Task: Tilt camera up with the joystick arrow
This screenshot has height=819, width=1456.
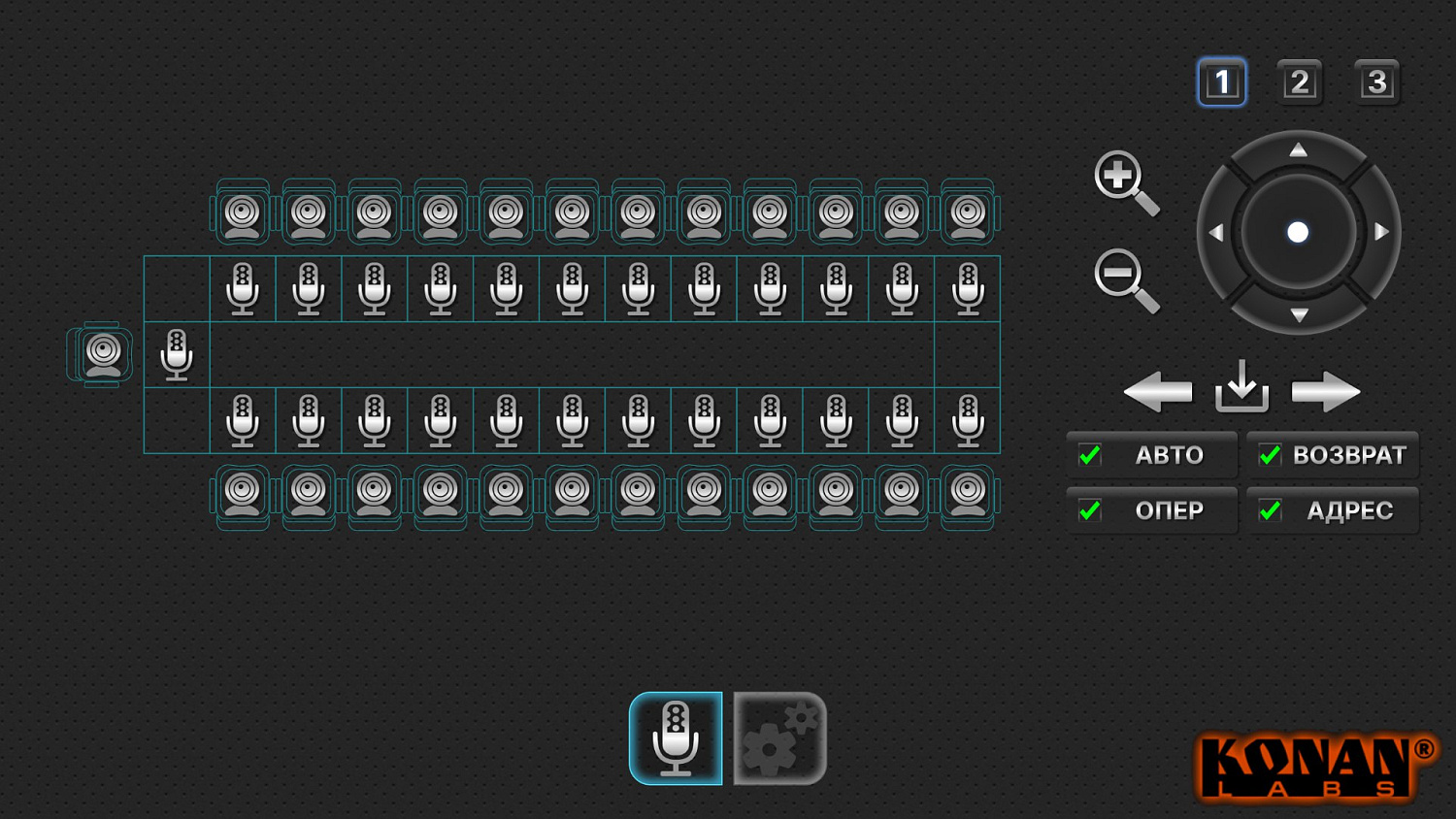Action: pyautogui.click(x=1298, y=150)
